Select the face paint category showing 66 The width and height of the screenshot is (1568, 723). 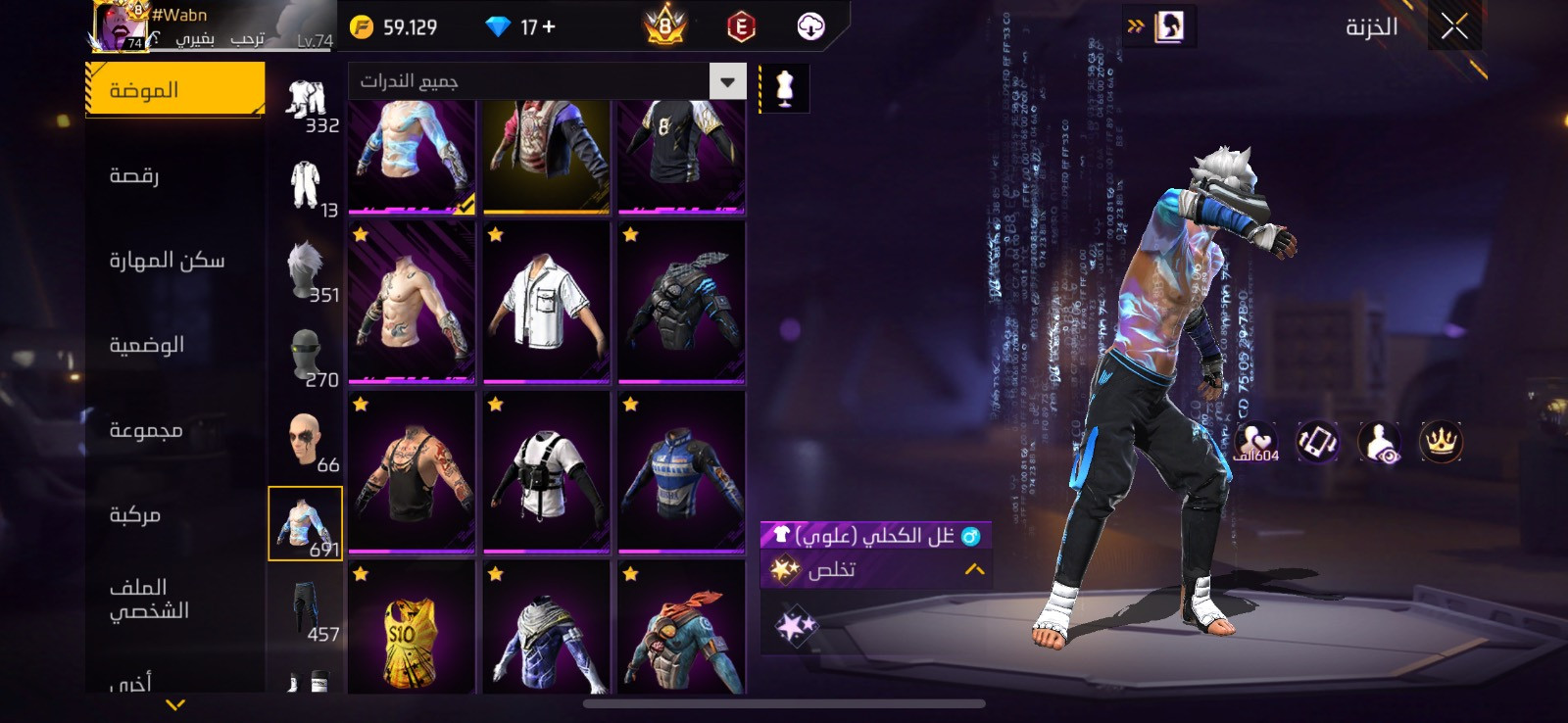pyautogui.click(x=307, y=442)
